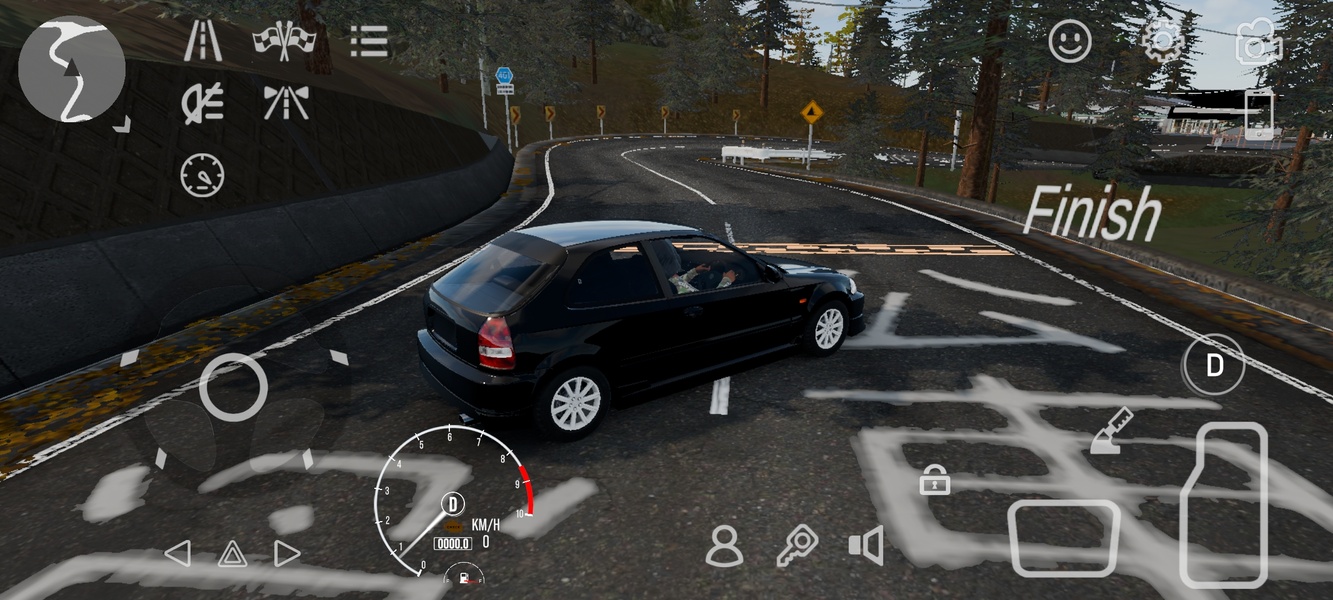Viewport: 1333px width, 600px height.
Task: Tap the speedometer gauge icon
Action: click(202, 174)
